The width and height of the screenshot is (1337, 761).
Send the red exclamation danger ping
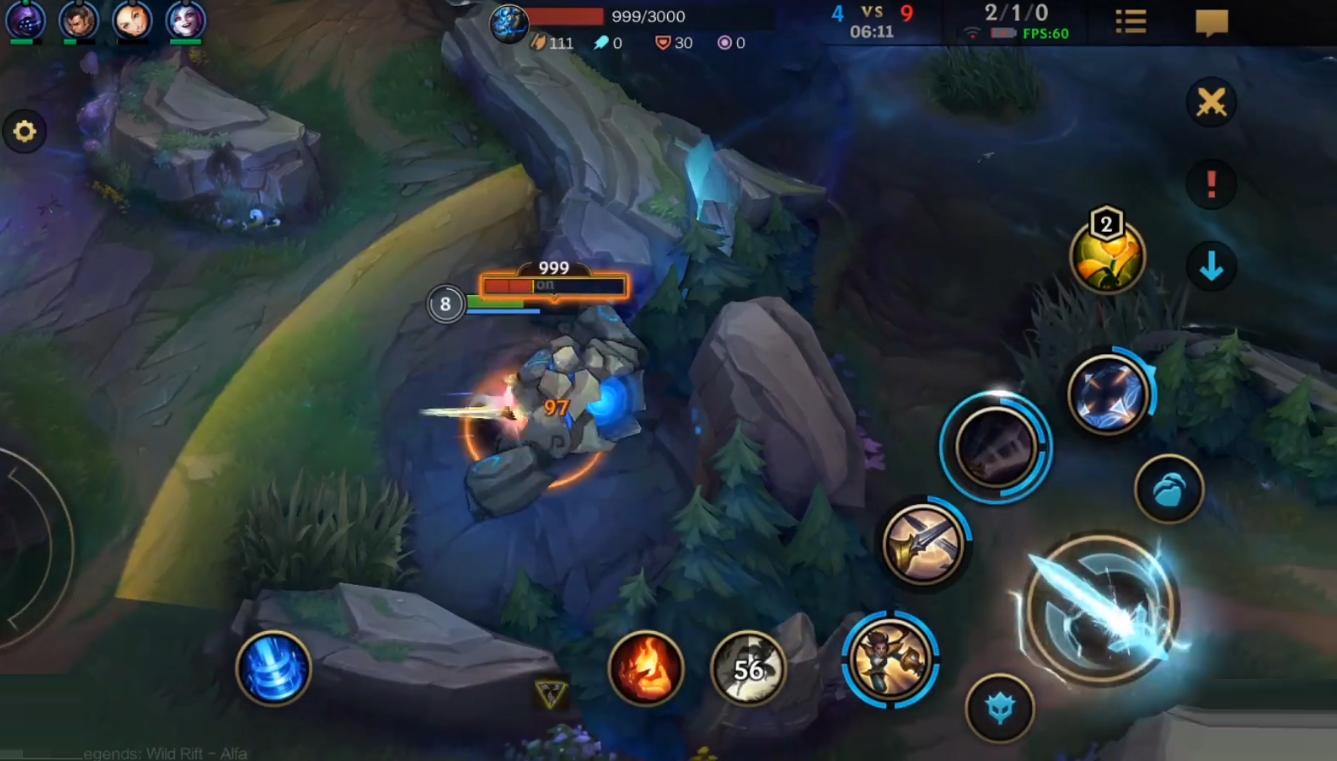(1211, 184)
